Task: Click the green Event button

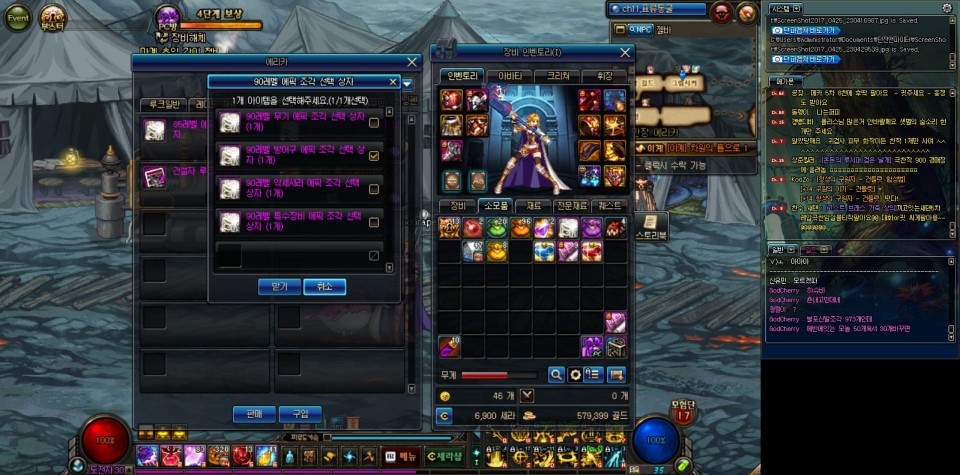Action: pyautogui.click(x=18, y=18)
